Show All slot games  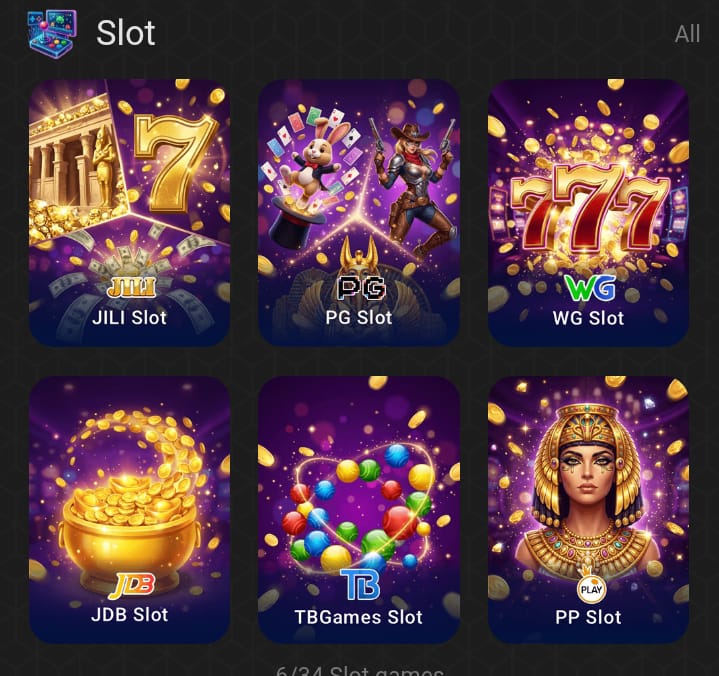point(687,34)
